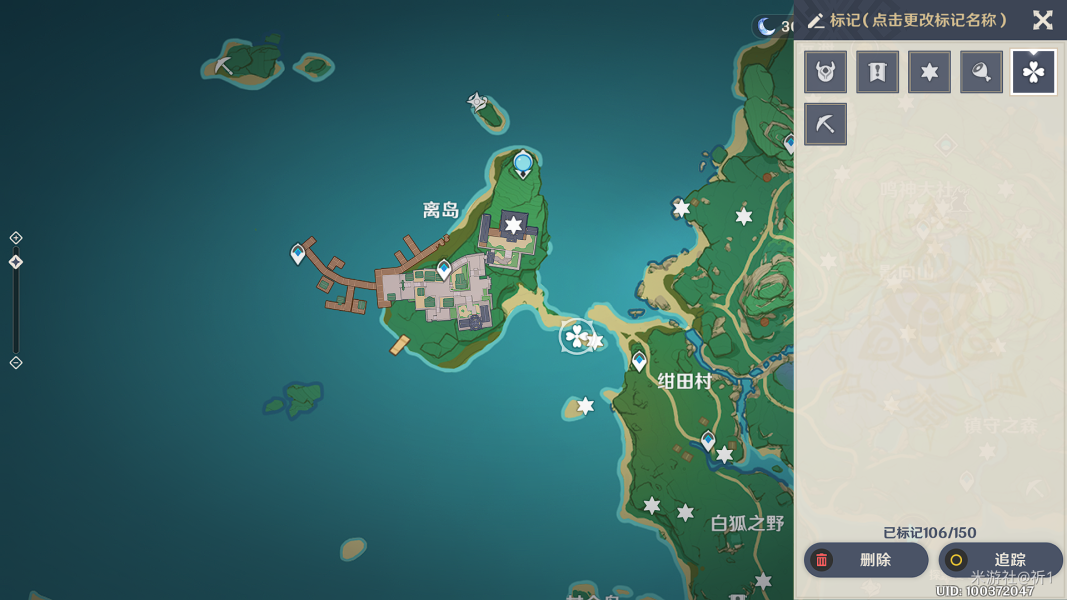Close the marker panel with the X
This screenshot has width=1067, height=600.
tap(1042, 20)
